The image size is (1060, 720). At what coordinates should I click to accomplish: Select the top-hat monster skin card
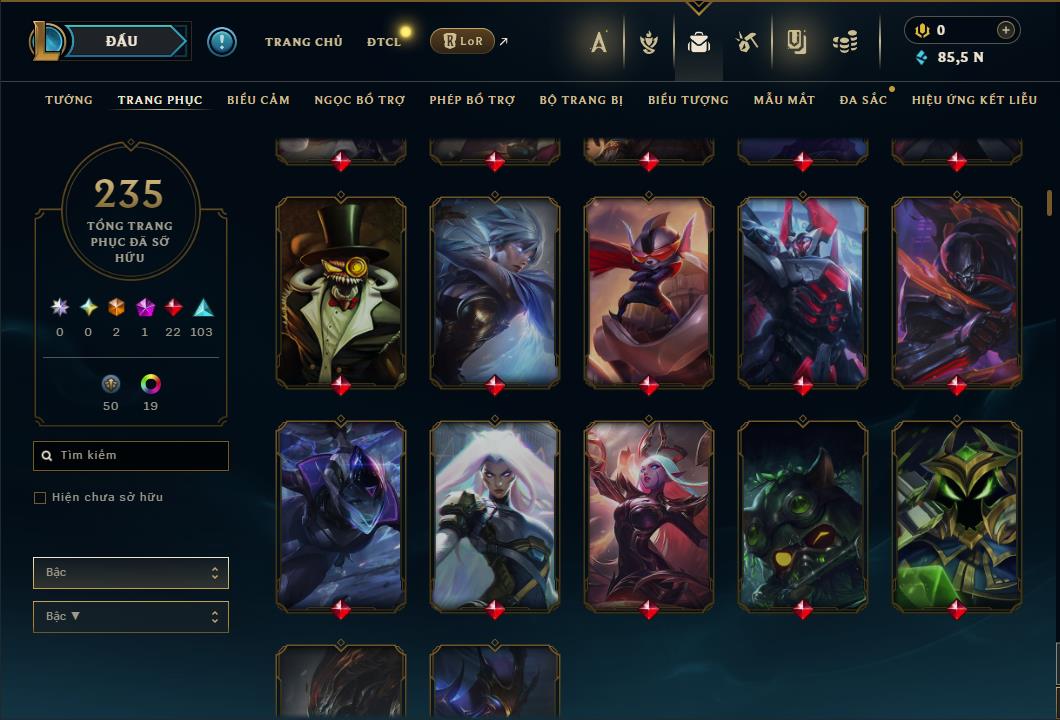[341, 290]
